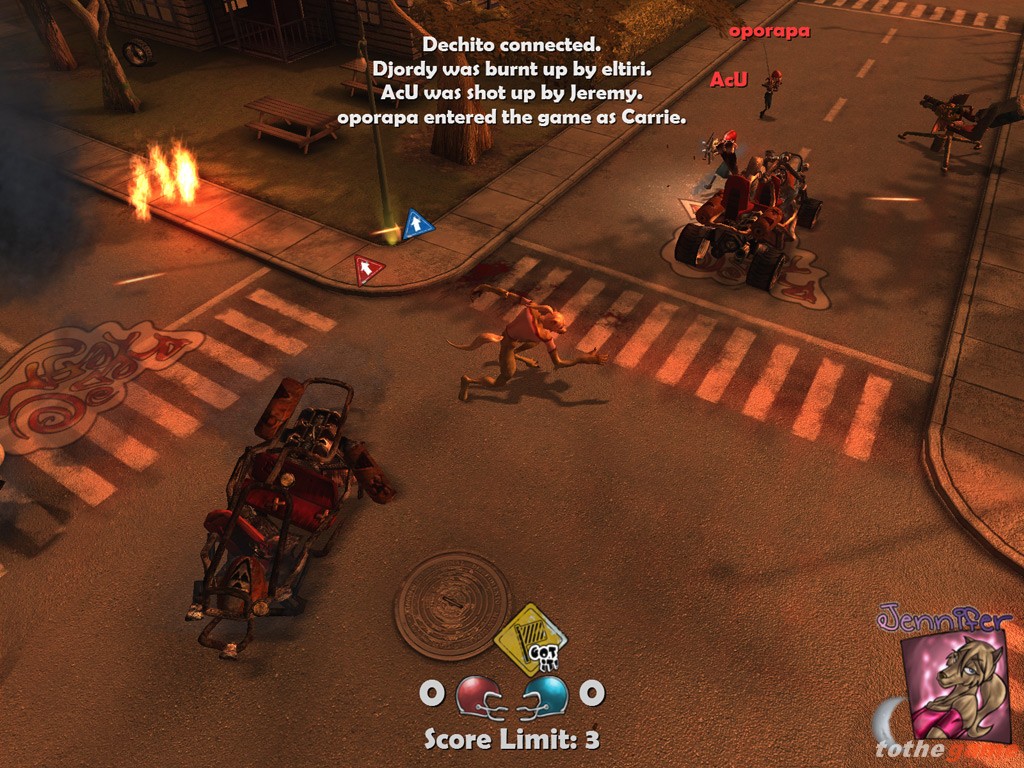Viewport: 1024px width, 768px height.
Task: Click the Jennifer character portrait
Action: [955, 685]
